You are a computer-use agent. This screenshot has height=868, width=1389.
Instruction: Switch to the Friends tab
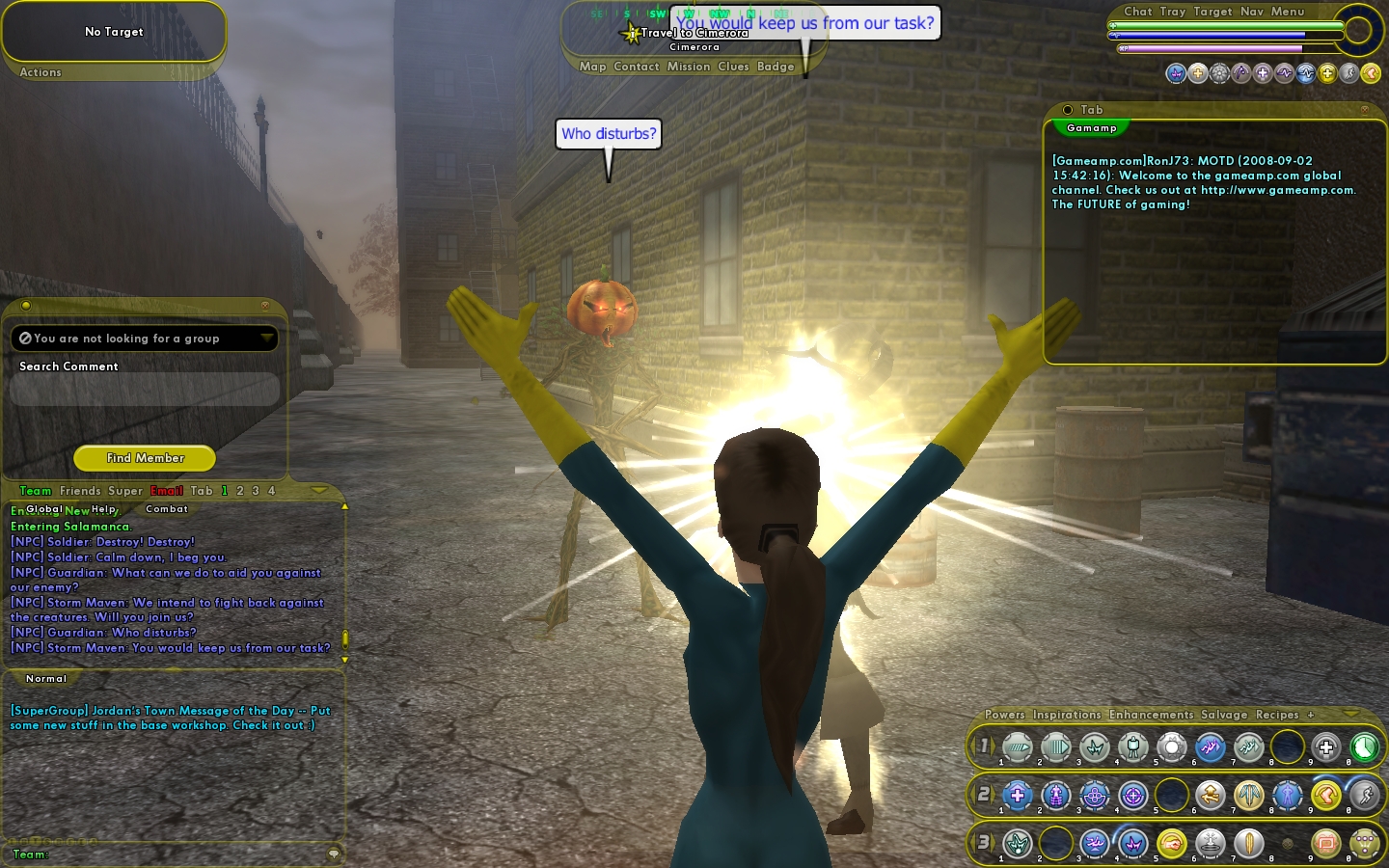coord(80,491)
